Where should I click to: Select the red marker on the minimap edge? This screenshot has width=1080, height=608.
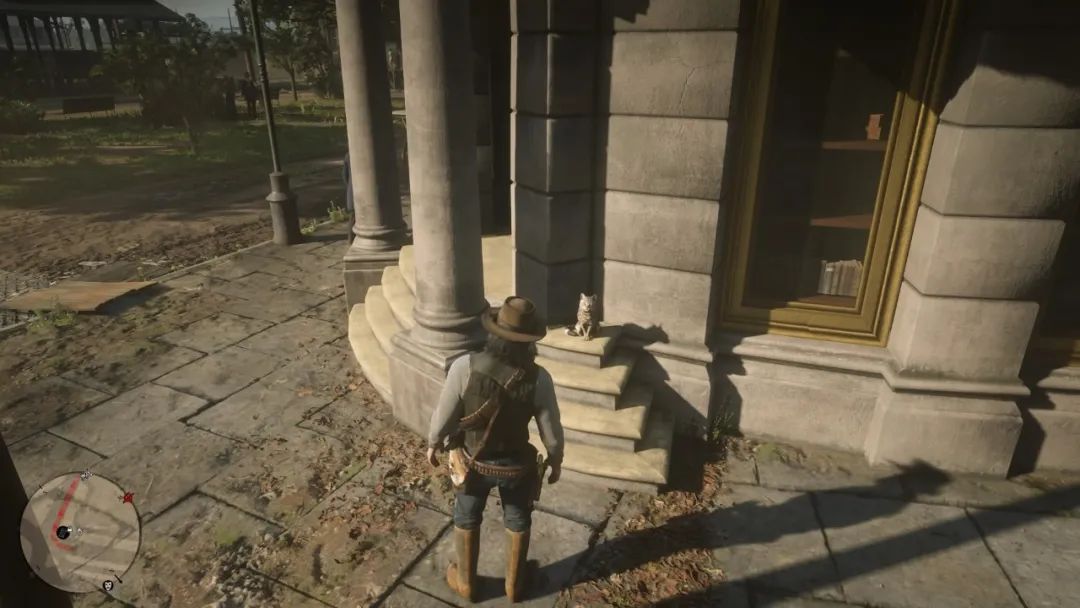[127, 497]
